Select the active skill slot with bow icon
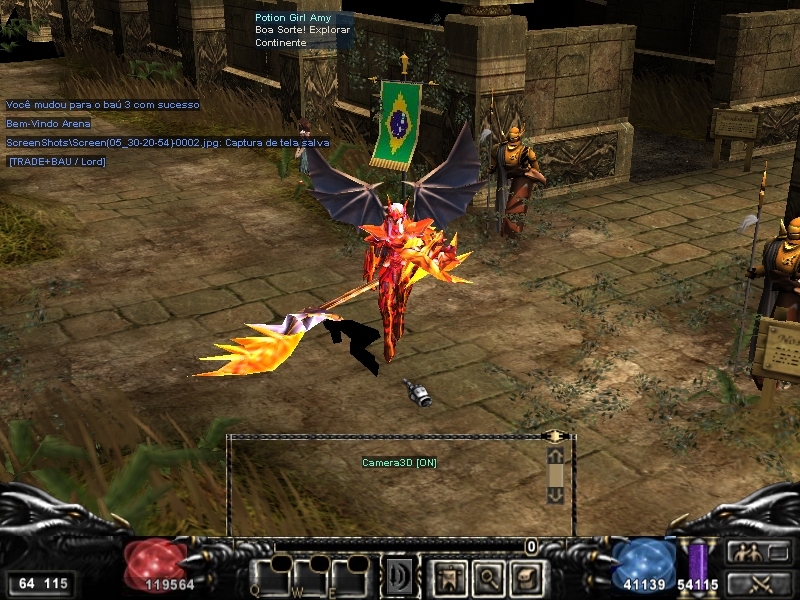The width and height of the screenshot is (800, 600). 401,576
